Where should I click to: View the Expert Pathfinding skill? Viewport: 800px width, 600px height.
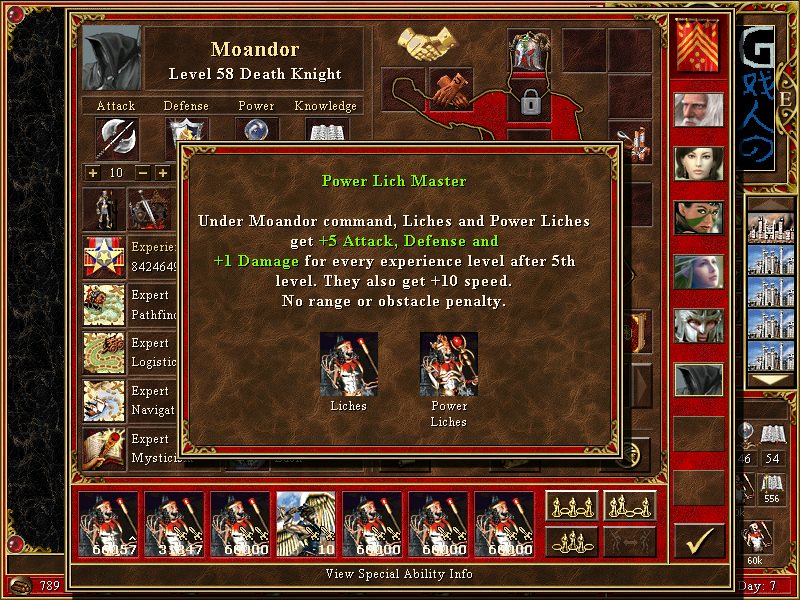click(104, 304)
